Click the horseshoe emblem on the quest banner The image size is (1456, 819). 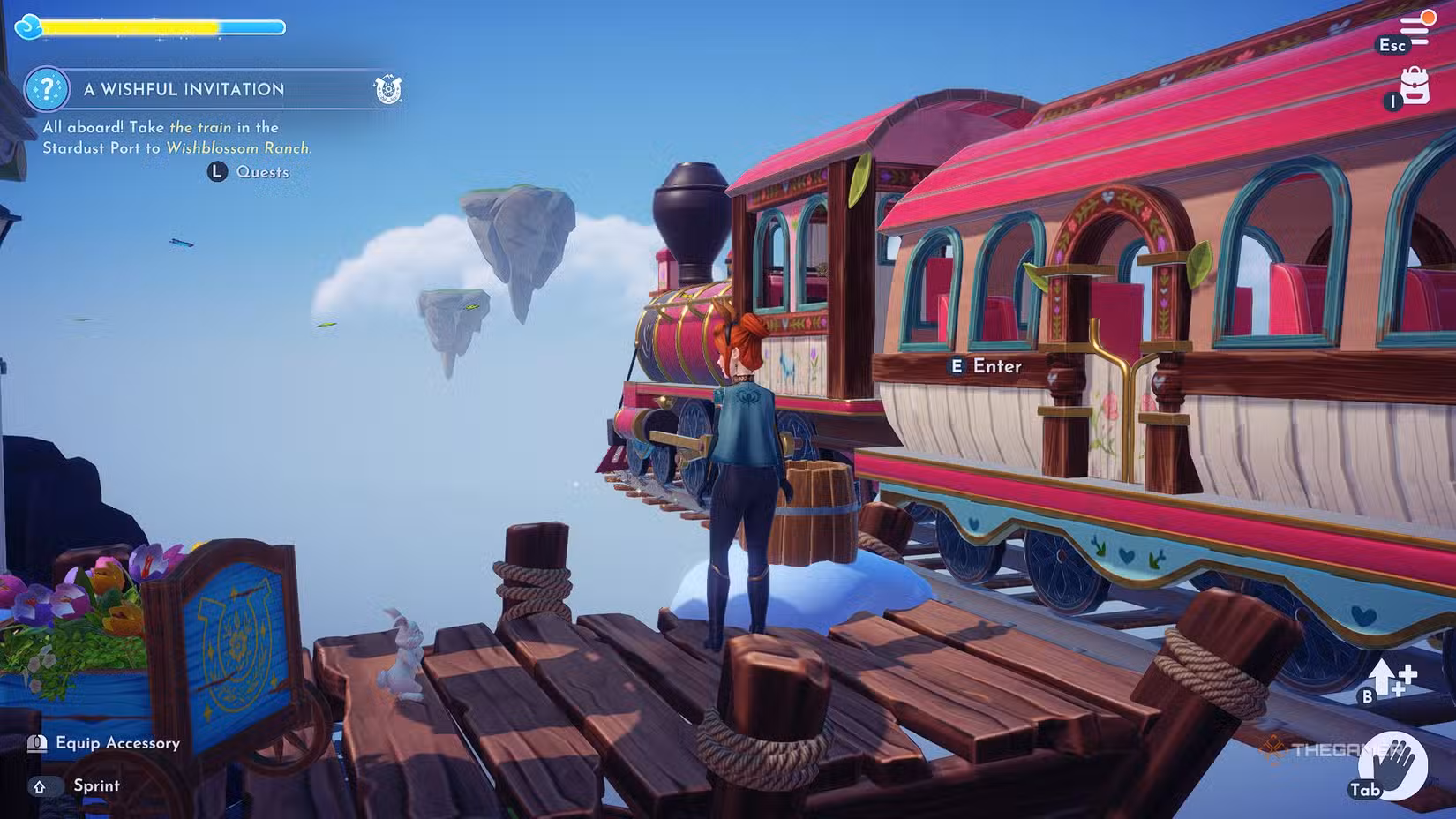pyautogui.click(x=387, y=89)
